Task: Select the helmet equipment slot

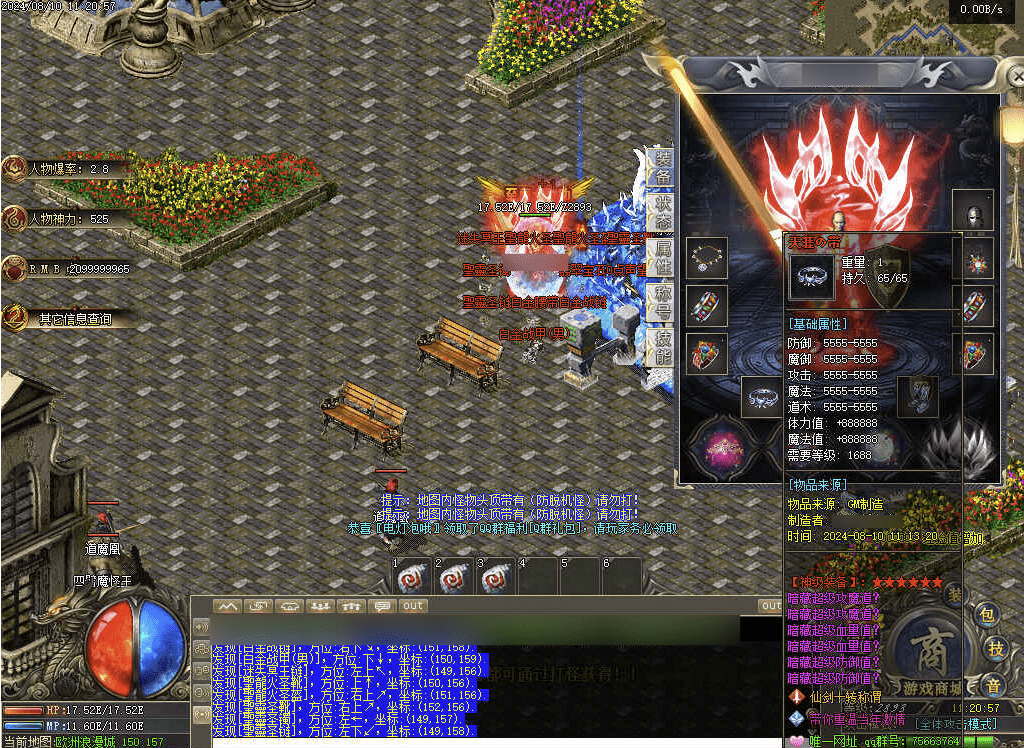Action: [973, 211]
